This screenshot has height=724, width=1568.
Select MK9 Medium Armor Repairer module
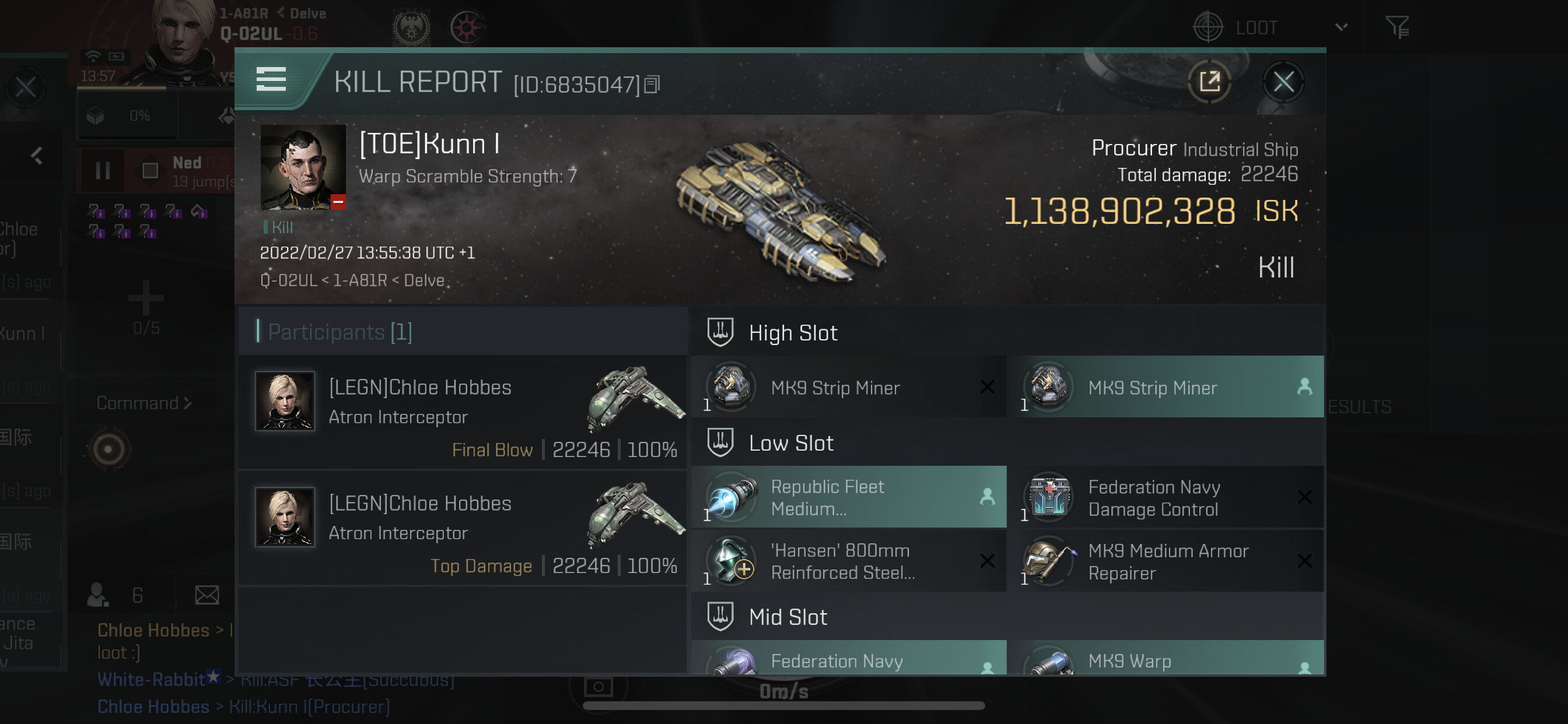click(x=1165, y=561)
